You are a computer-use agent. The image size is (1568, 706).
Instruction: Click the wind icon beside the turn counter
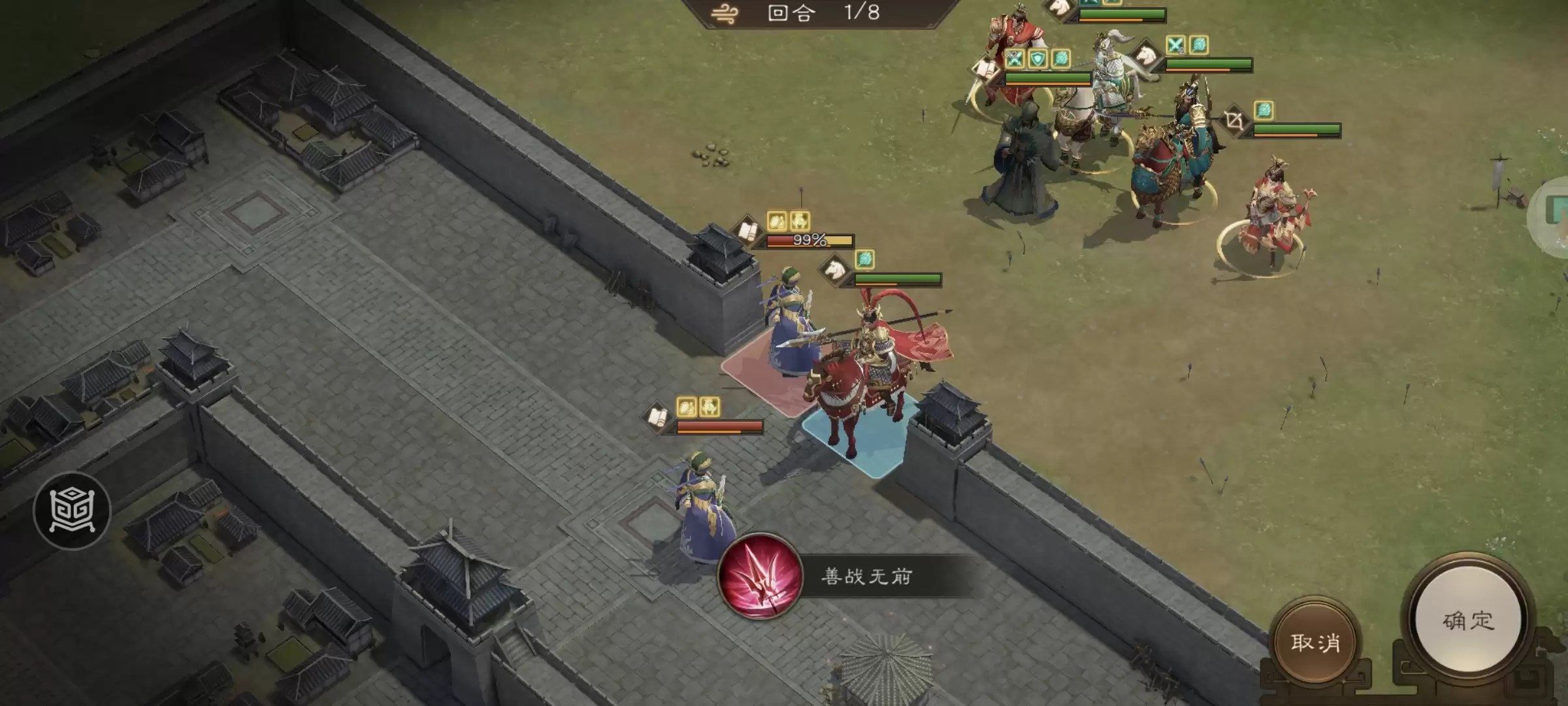[x=725, y=13]
